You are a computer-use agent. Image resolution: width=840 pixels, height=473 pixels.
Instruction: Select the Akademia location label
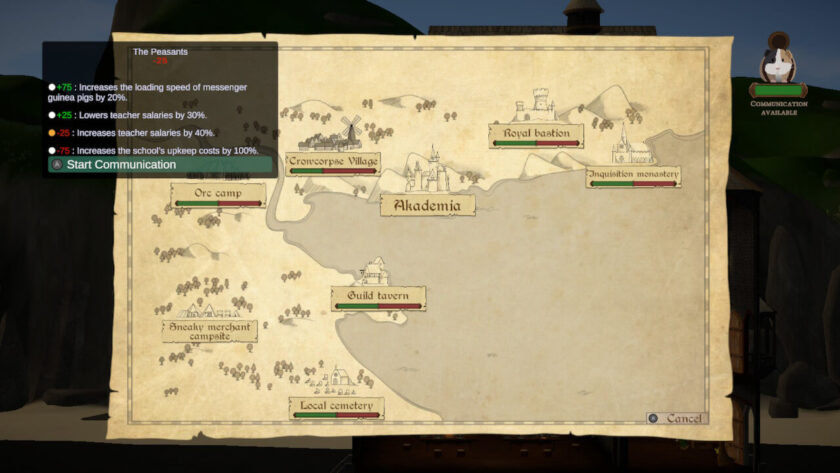427,206
